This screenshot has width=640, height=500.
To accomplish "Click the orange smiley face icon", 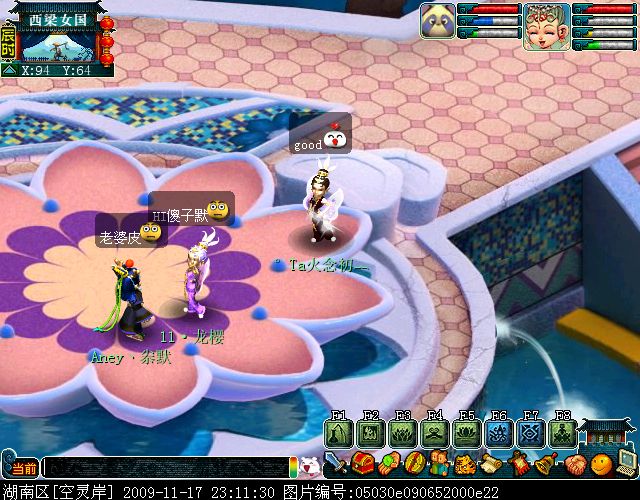I will 600,464.
